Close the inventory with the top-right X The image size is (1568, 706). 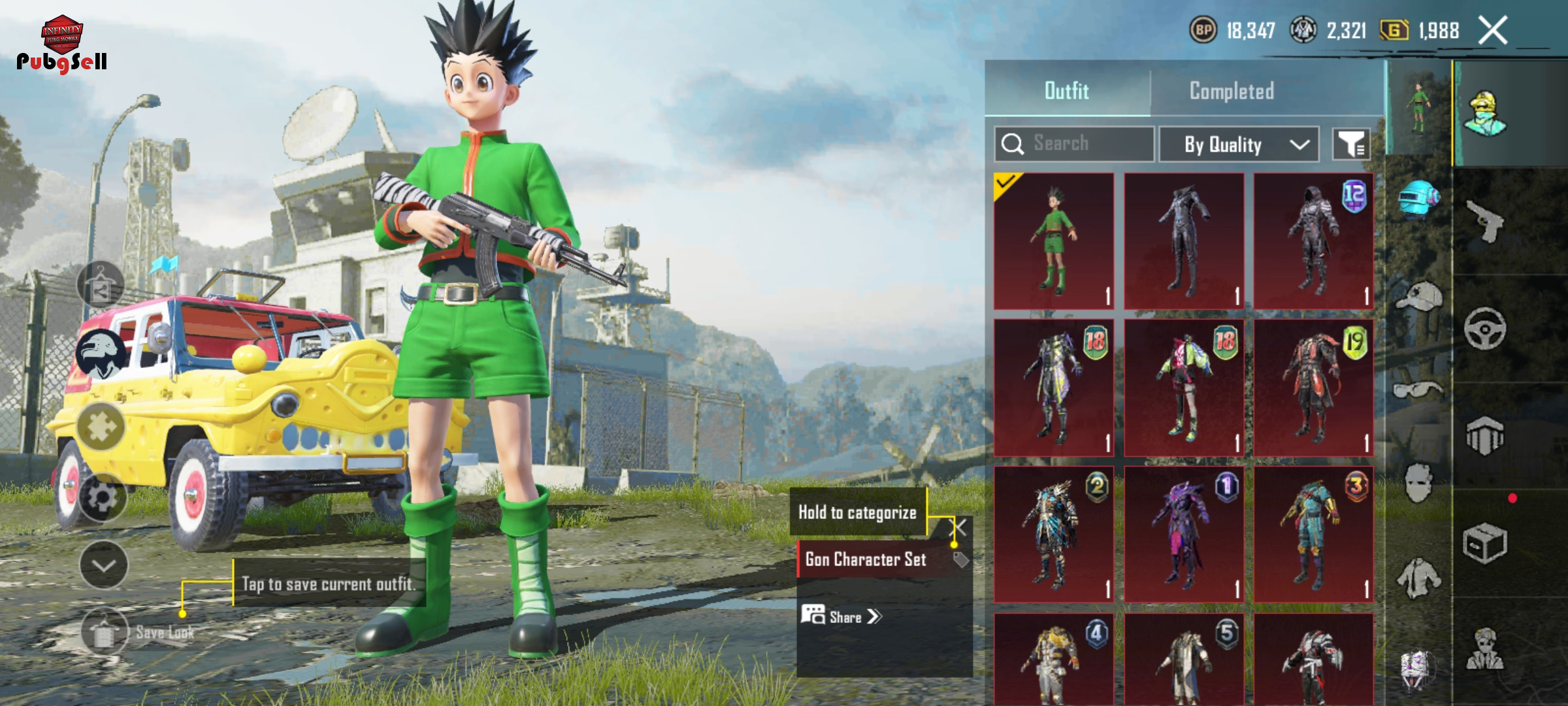coord(1493,31)
